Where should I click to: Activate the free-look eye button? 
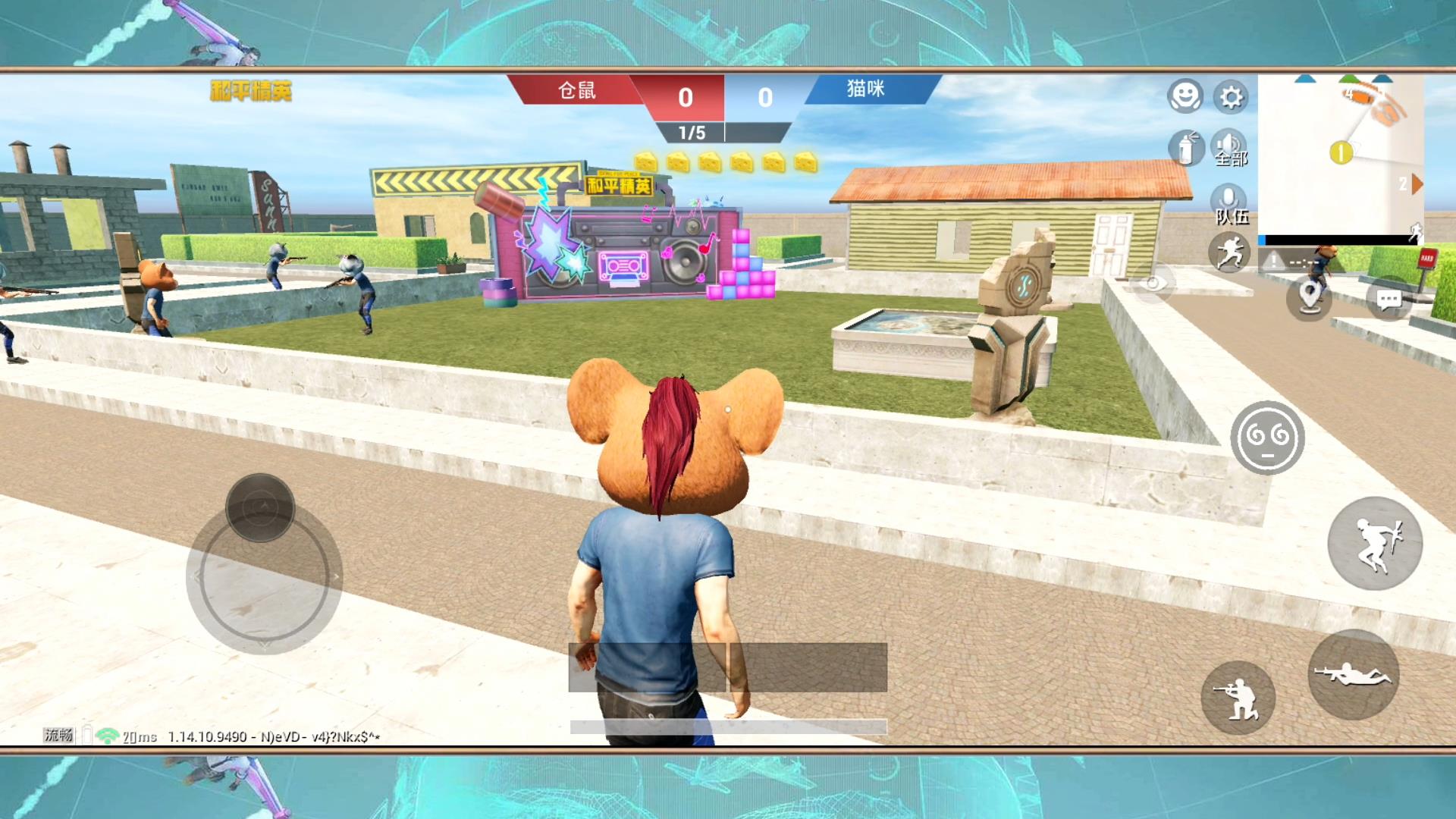[x=1153, y=283]
